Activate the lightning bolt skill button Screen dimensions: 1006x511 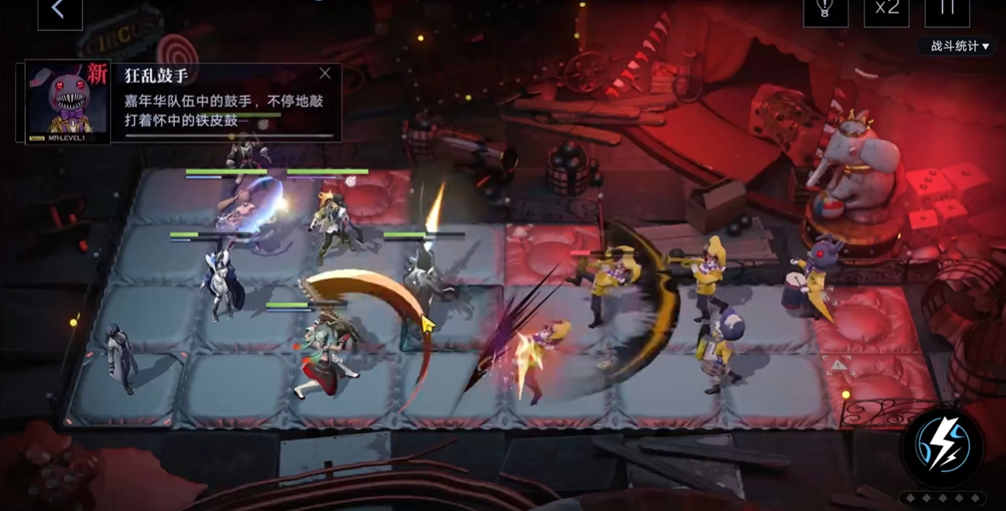tap(943, 447)
